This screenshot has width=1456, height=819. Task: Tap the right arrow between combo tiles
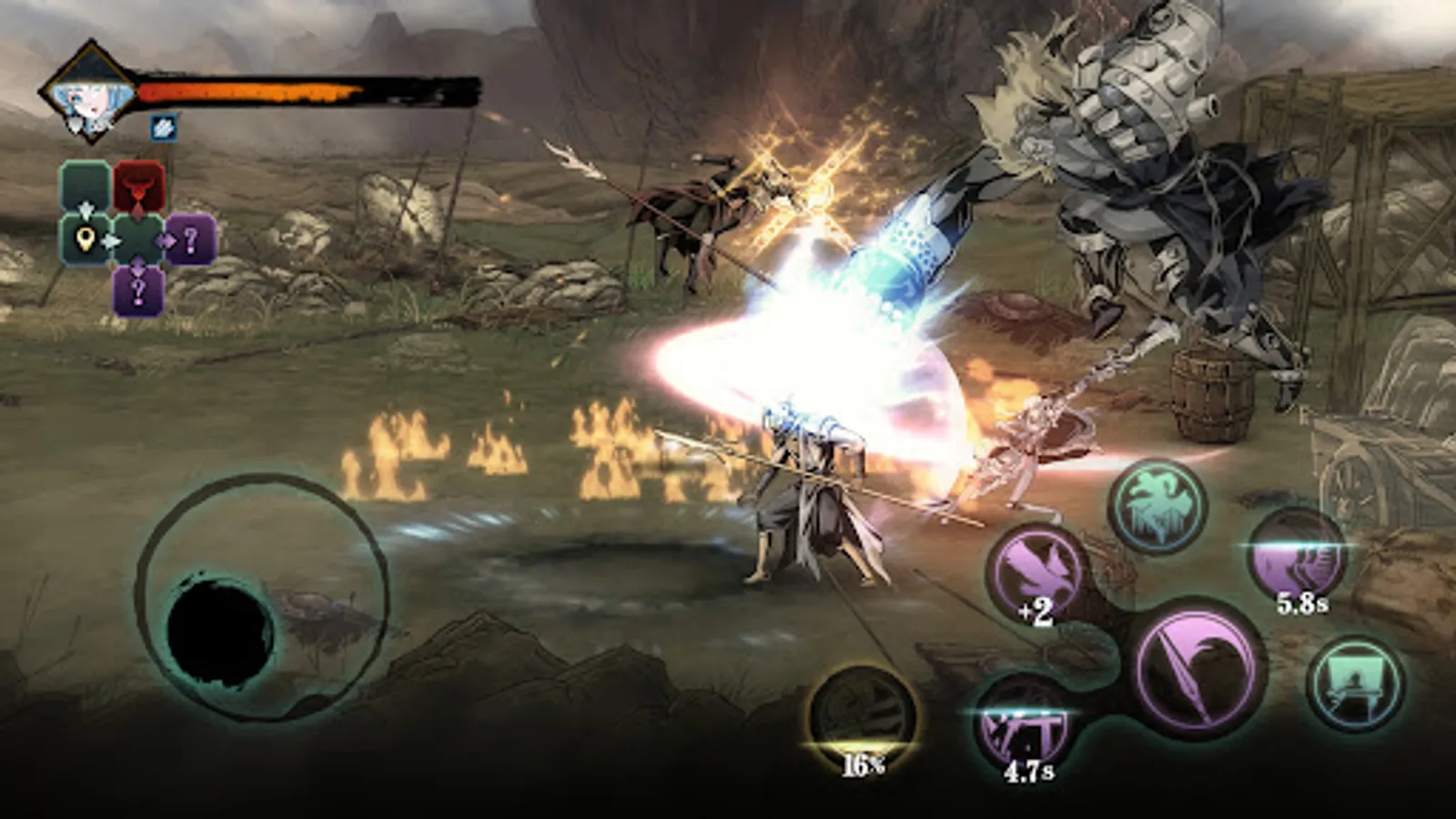(x=111, y=240)
